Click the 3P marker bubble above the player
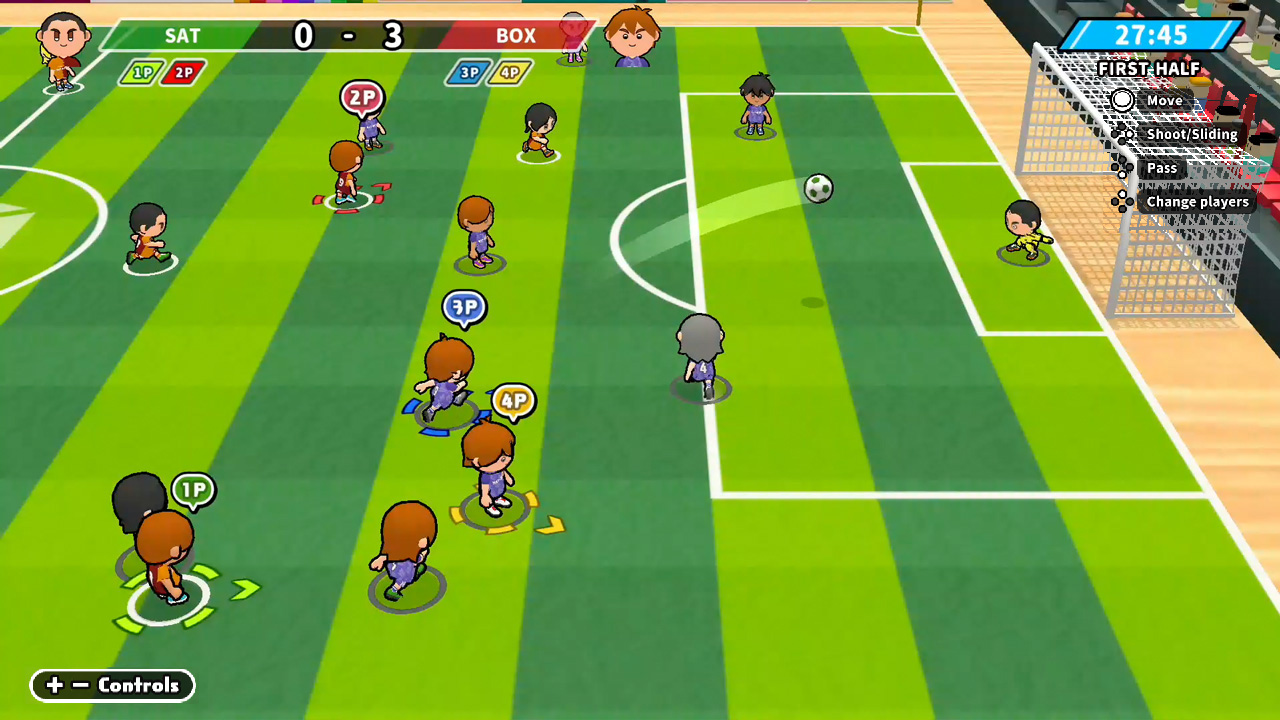The image size is (1280, 720). 463,309
